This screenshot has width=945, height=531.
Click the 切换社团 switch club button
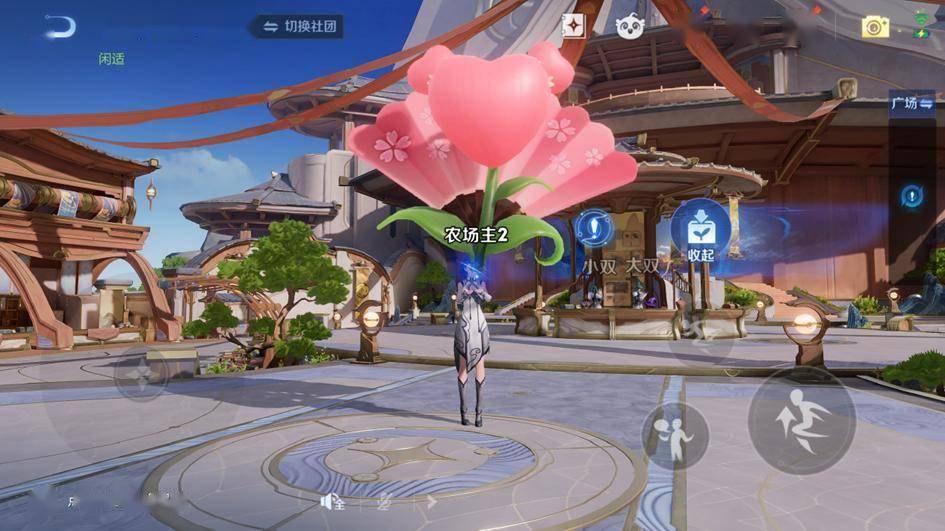click(297, 26)
